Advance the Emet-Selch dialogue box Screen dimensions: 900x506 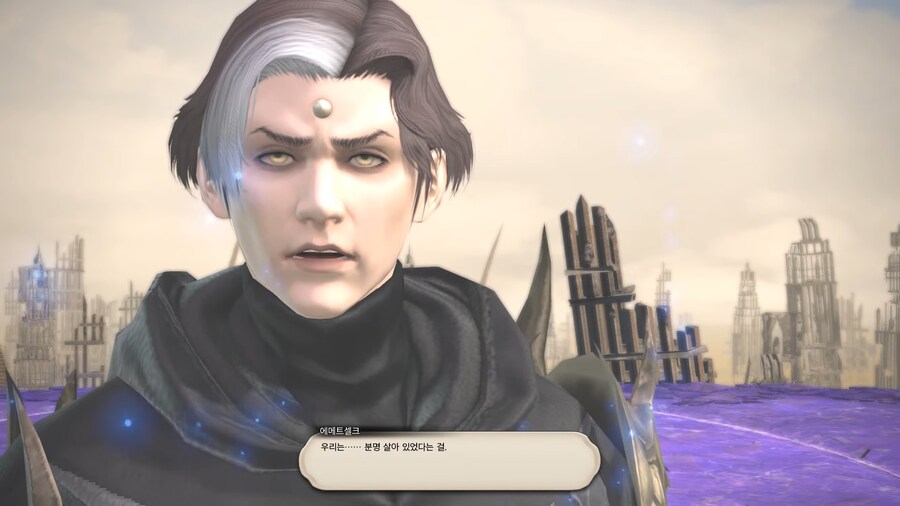pyautogui.click(x=449, y=460)
